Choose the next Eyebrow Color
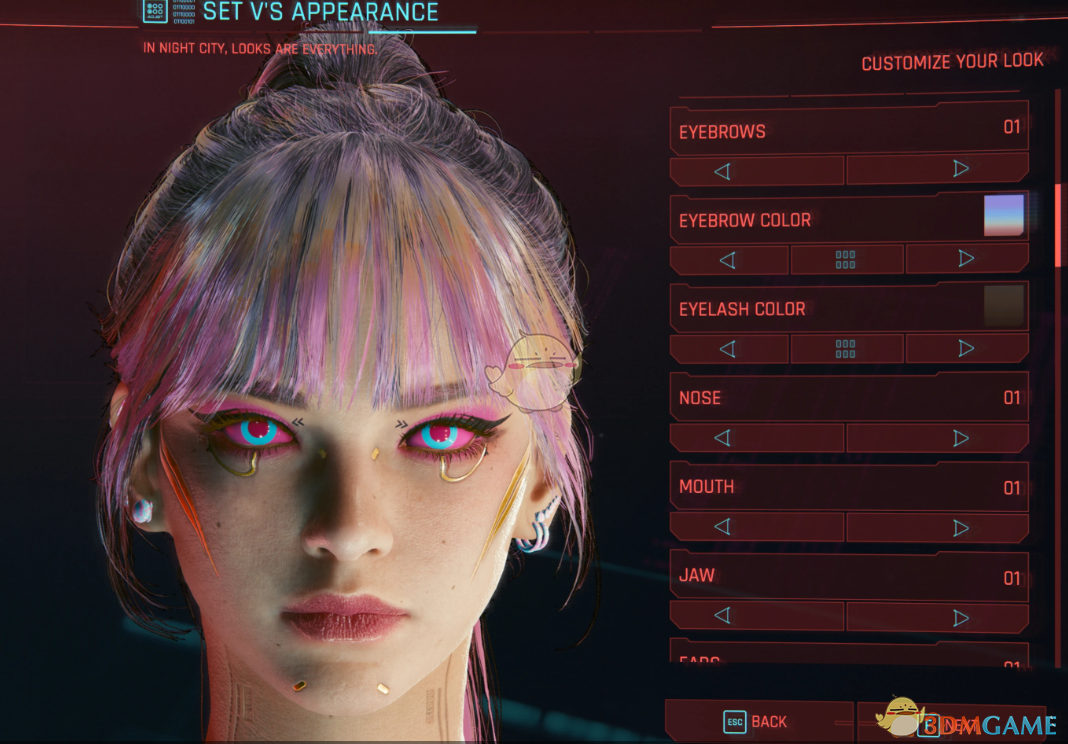 [x=966, y=259]
